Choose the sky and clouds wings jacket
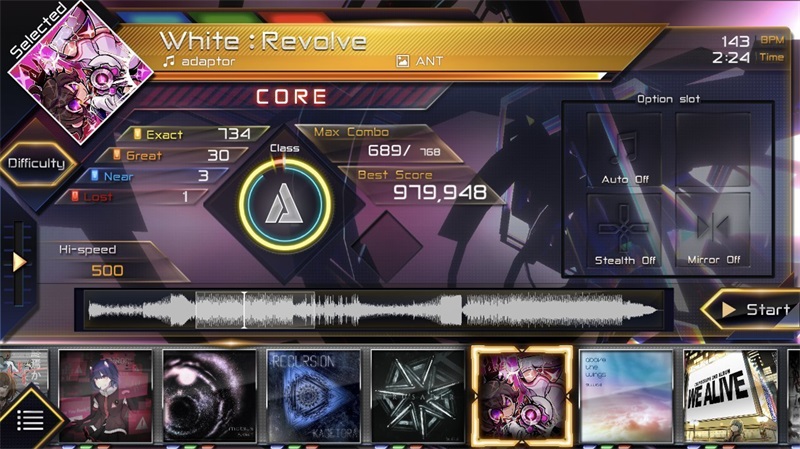The image size is (800, 449). (627, 395)
